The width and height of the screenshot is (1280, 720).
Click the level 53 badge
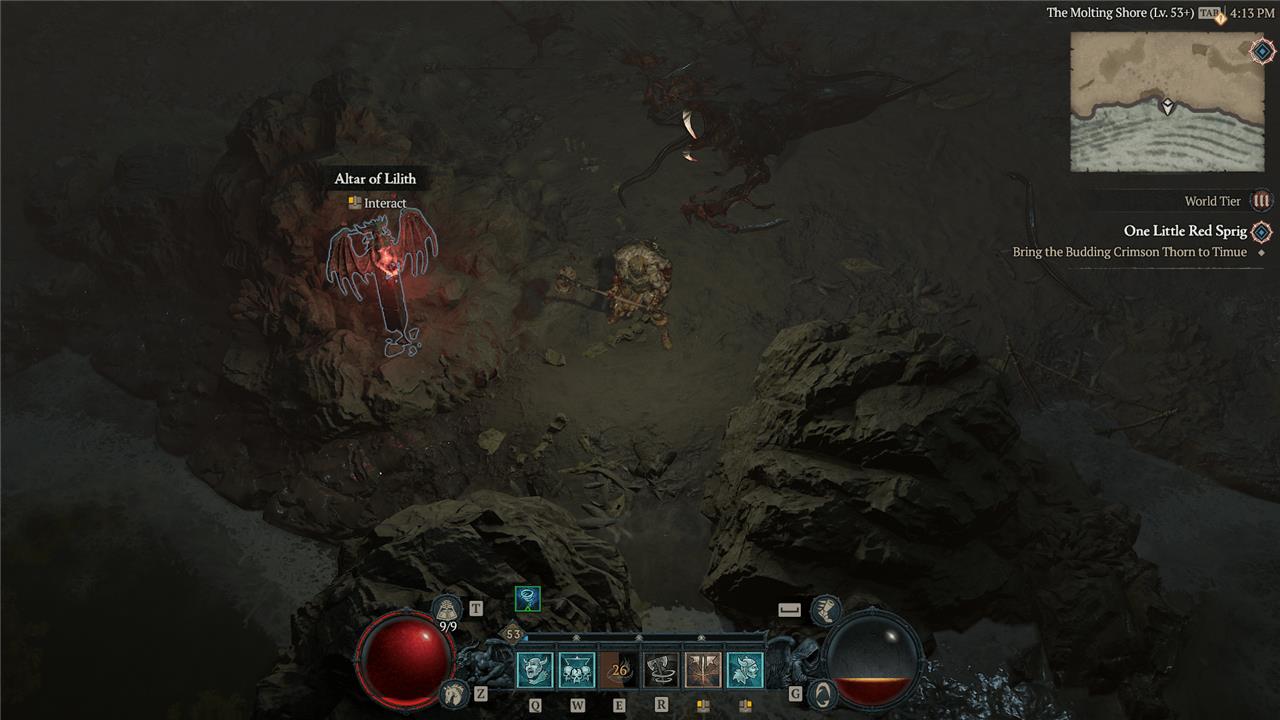[x=513, y=634]
